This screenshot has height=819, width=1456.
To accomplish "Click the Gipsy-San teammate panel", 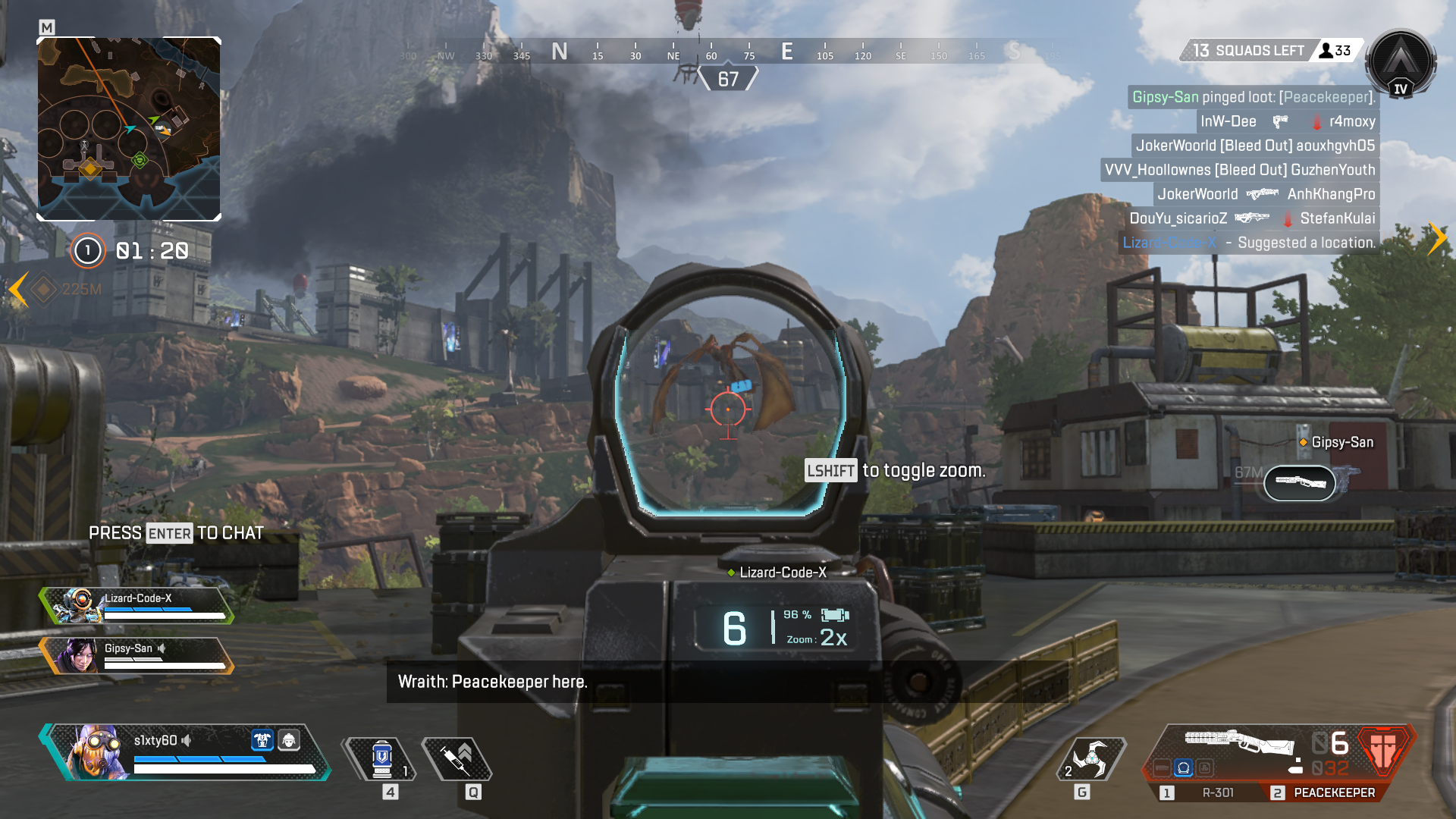I will coord(138,655).
